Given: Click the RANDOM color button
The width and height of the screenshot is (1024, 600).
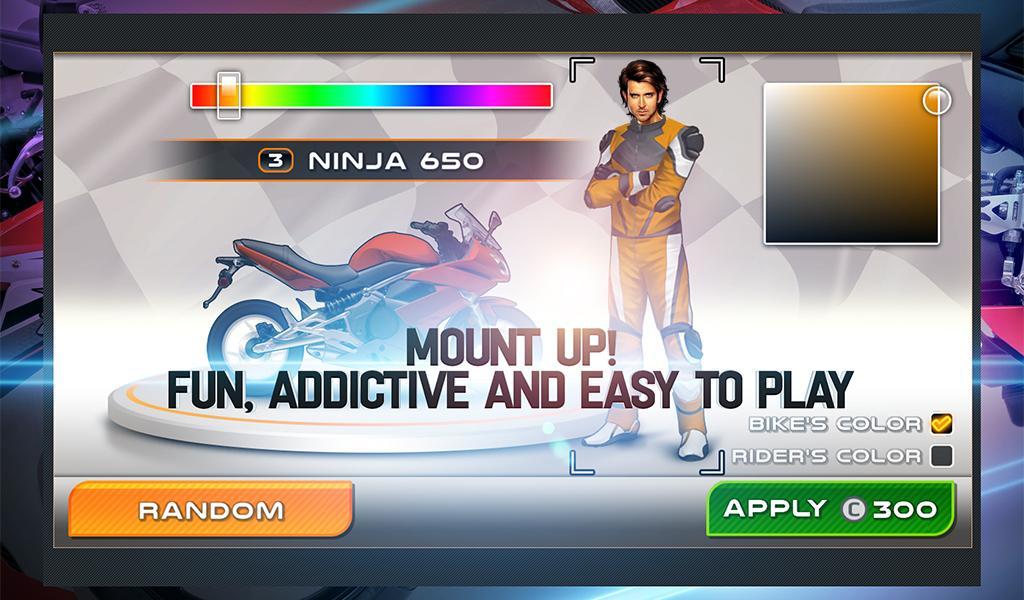Looking at the screenshot, I should 211,510.
